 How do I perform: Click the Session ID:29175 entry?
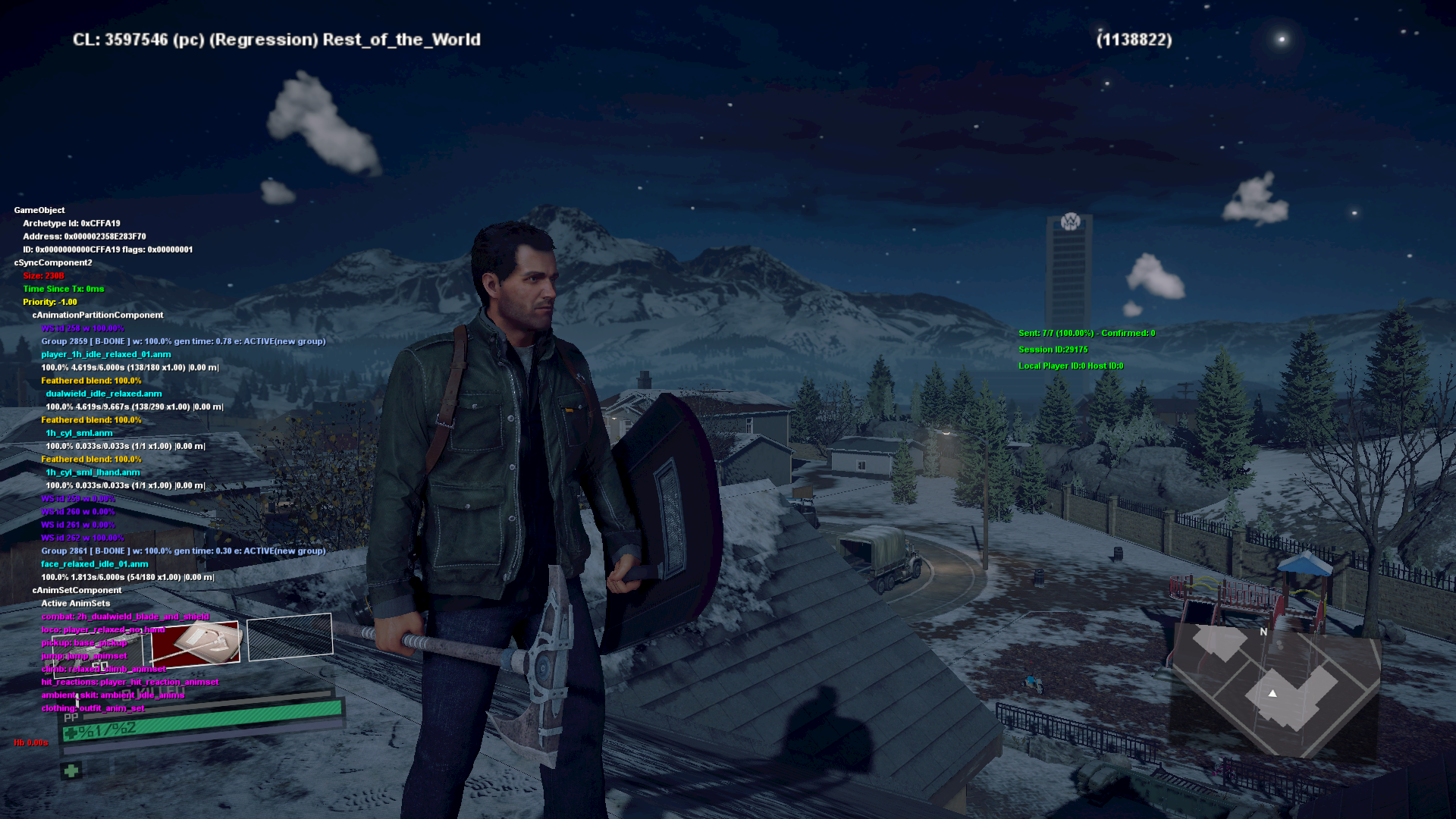[x=1053, y=350]
